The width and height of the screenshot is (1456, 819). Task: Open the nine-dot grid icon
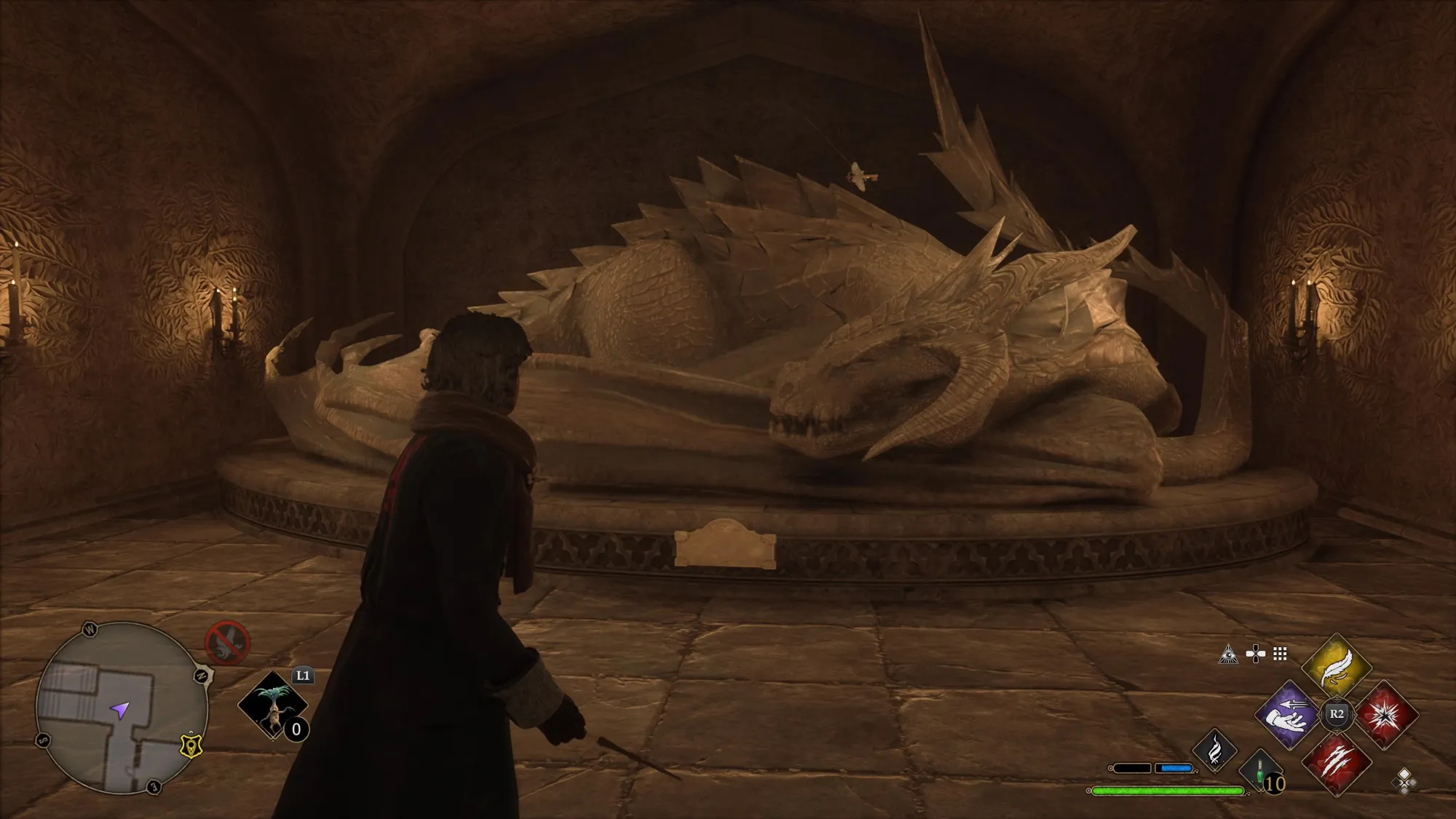tap(1280, 654)
